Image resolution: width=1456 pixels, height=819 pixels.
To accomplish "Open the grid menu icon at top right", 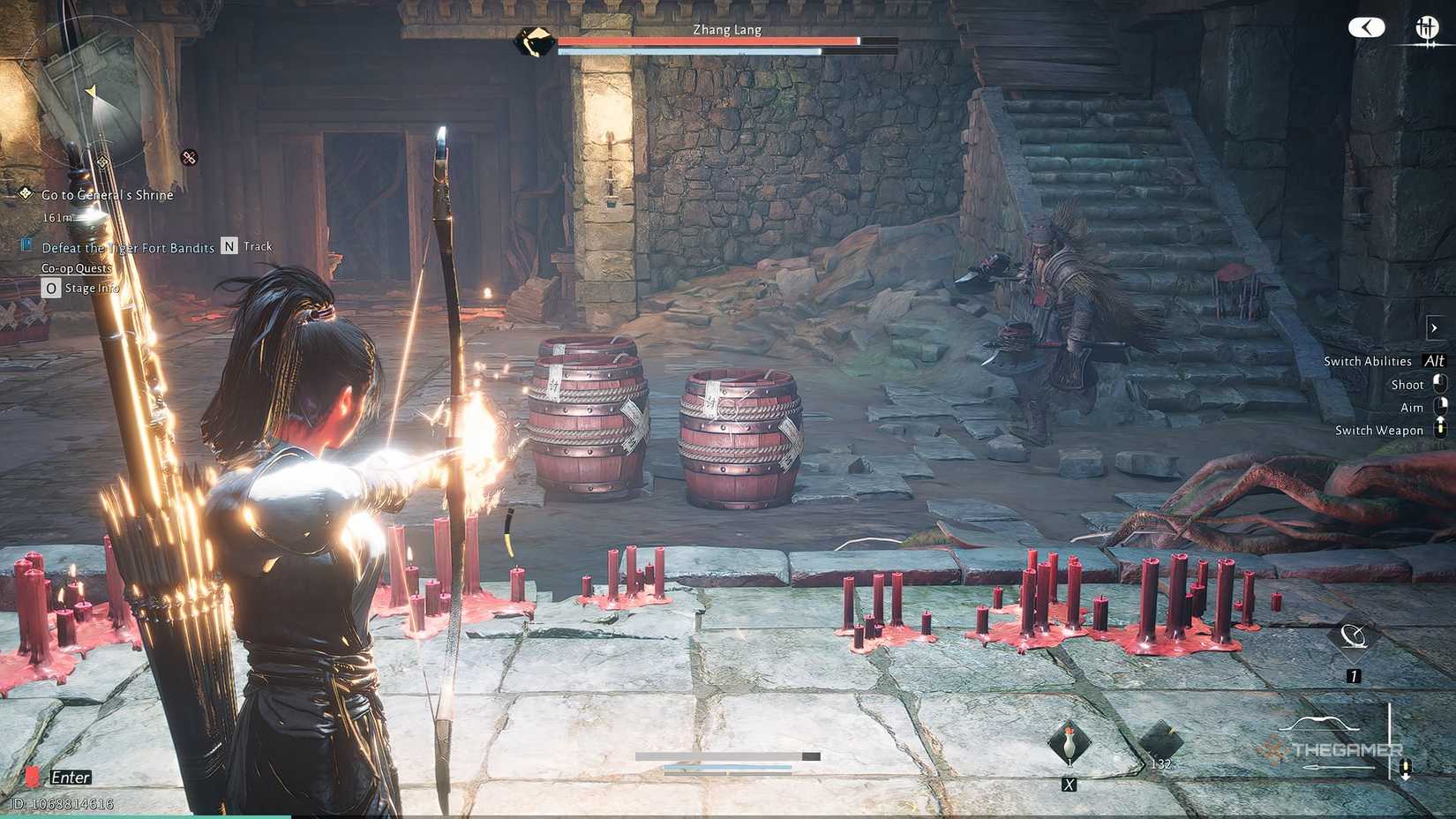I will point(1427,26).
